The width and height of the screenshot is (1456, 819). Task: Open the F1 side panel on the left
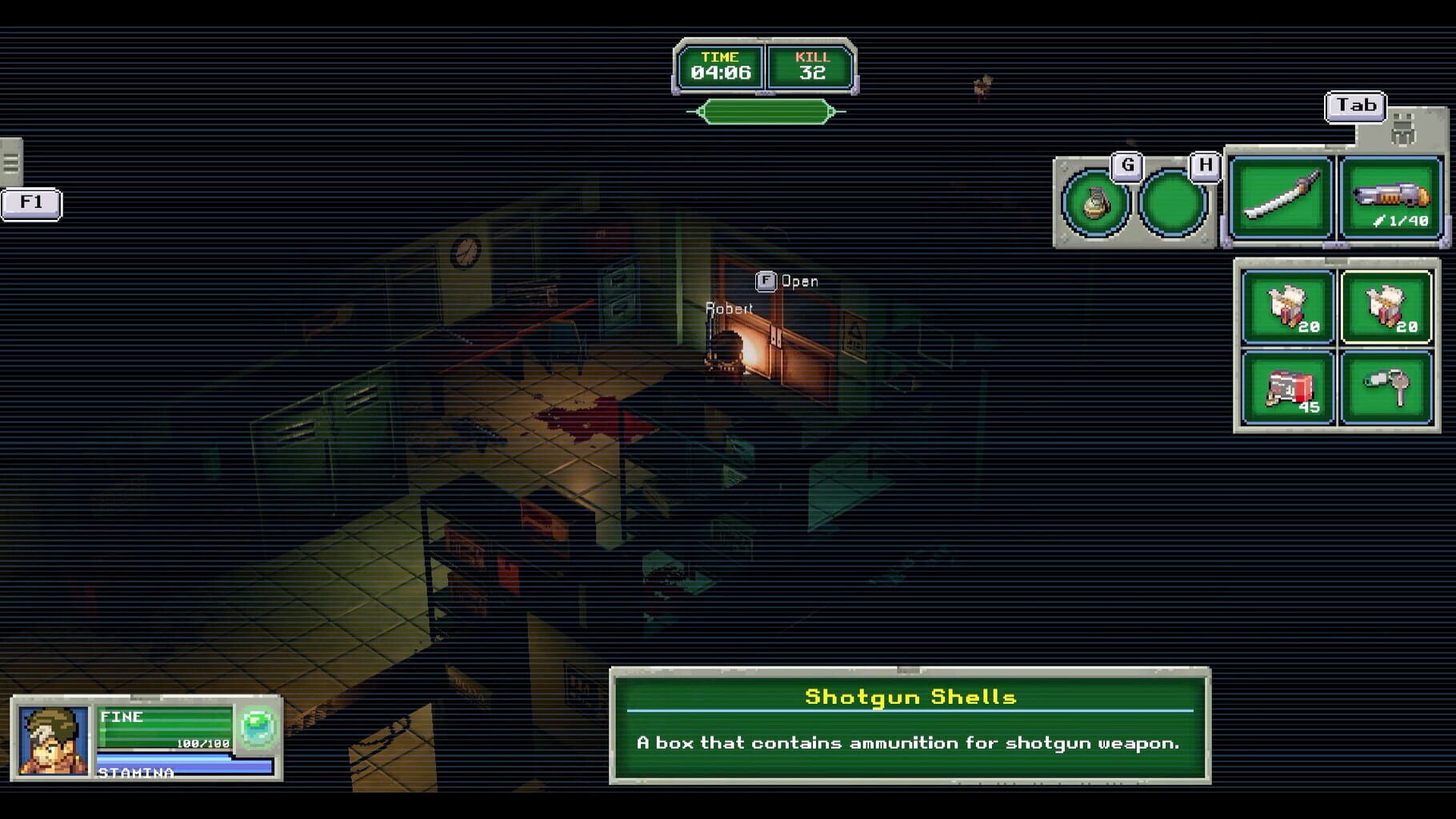pos(30,203)
